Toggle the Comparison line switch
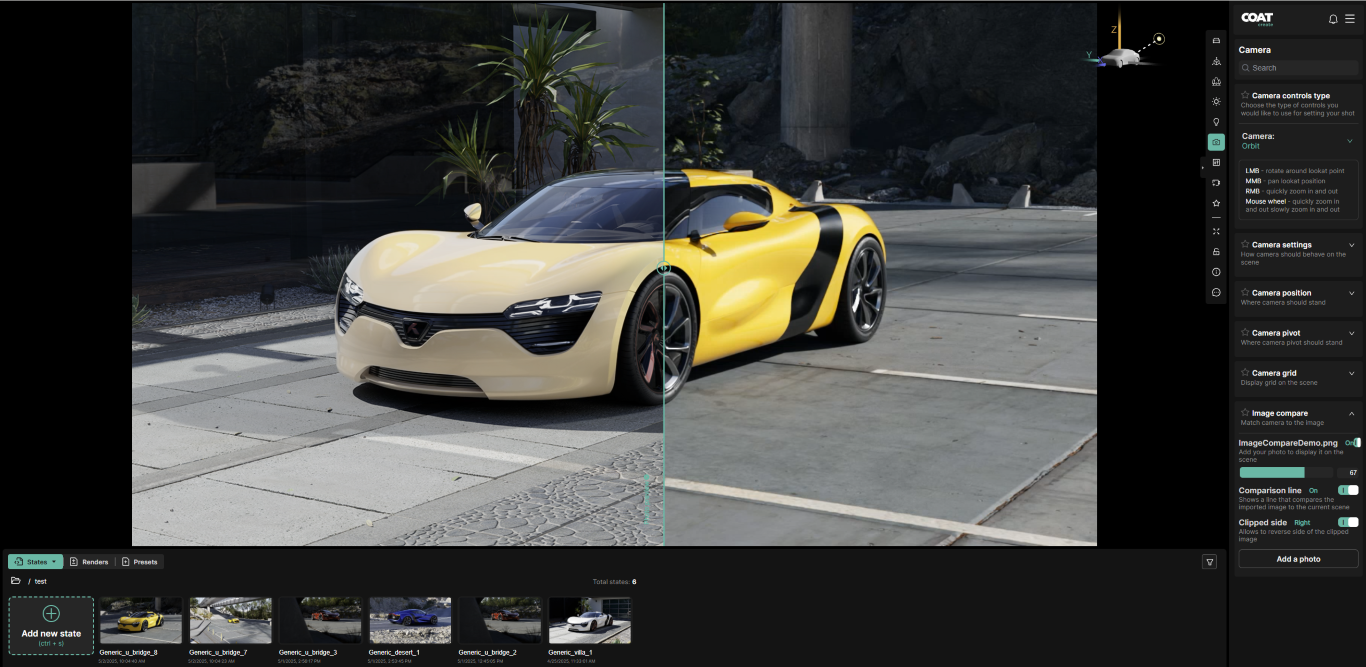The height and width of the screenshot is (667, 1366). click(1348, 490)
